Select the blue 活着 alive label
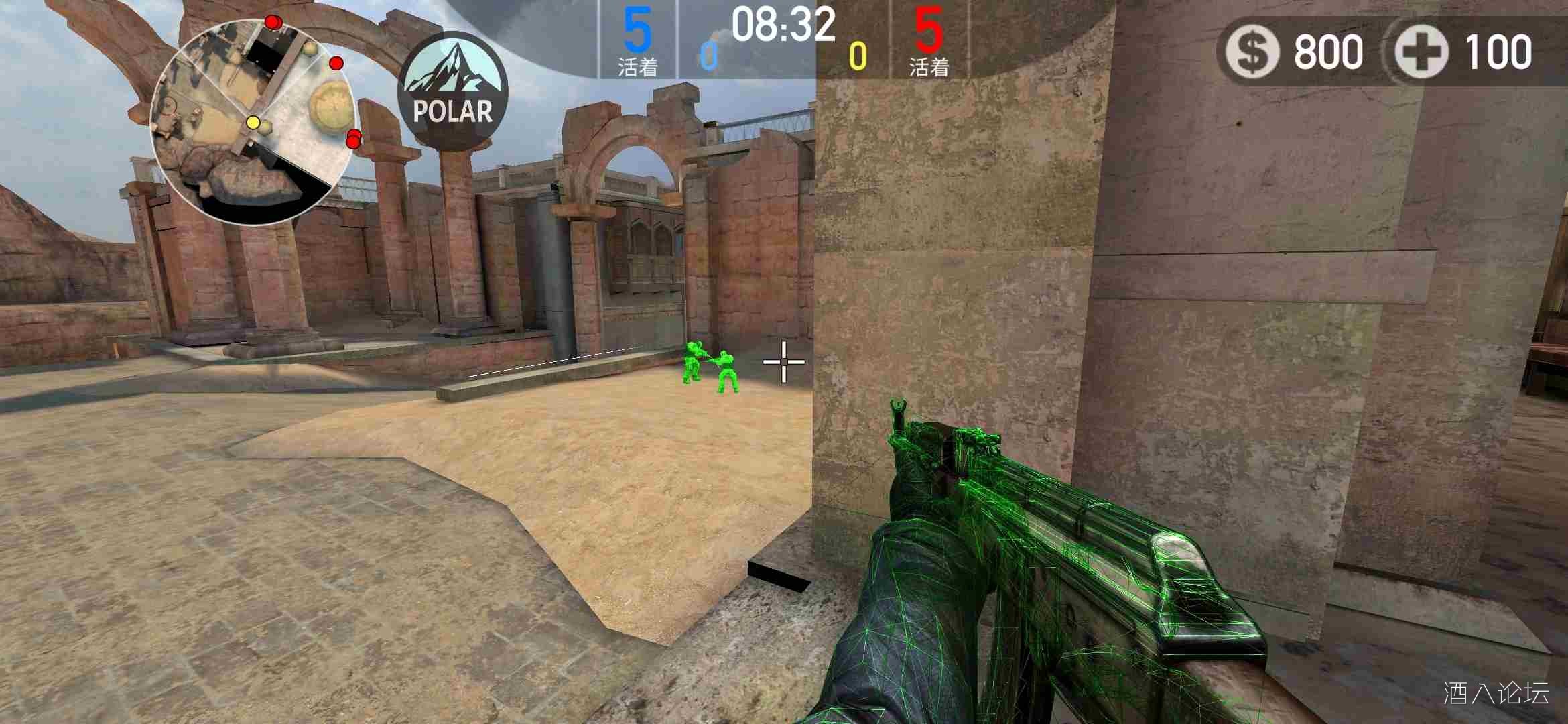Viewport: 1568px width, 724px height. coord(637,67)
